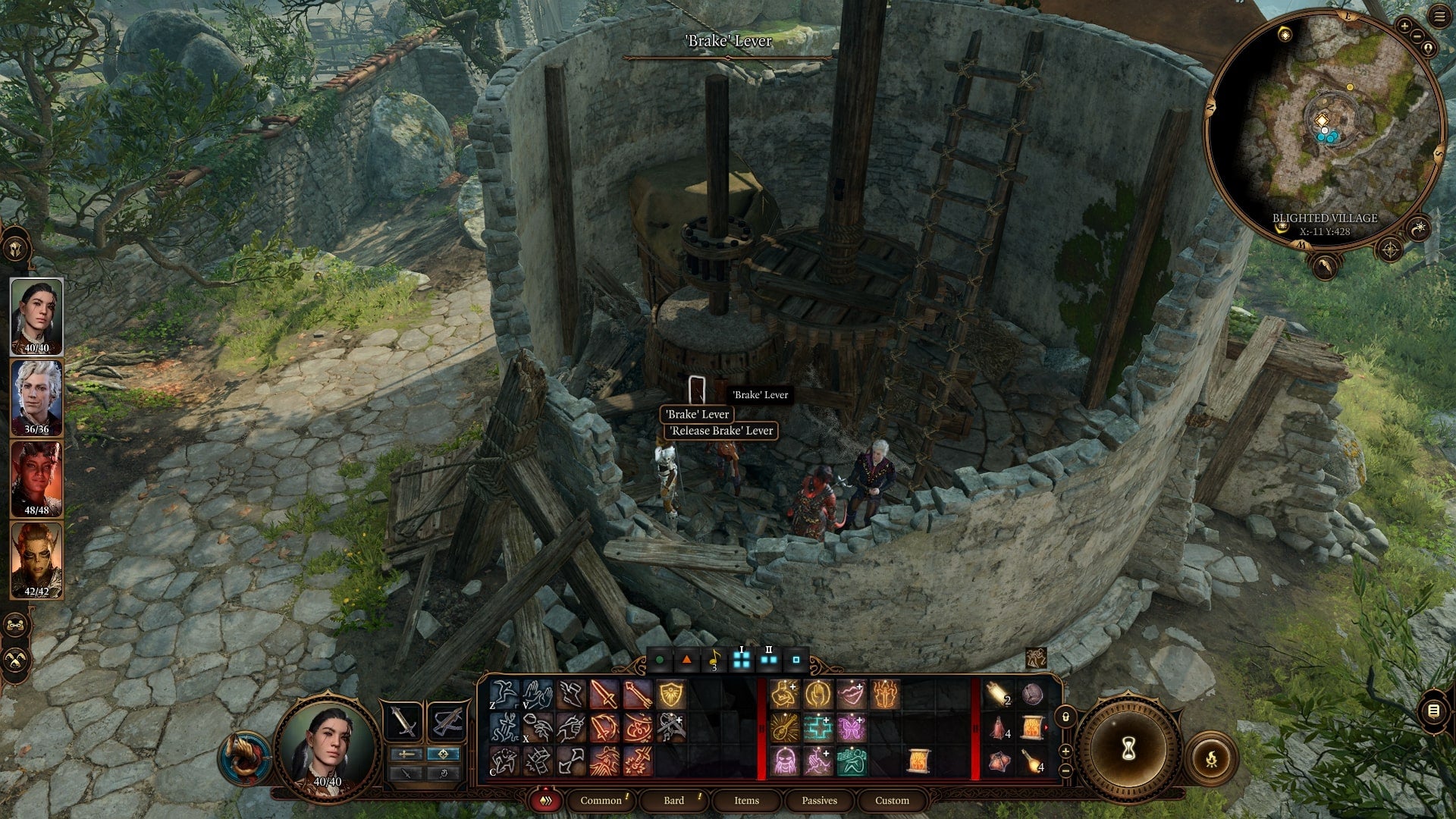Use the golden shield ability icon
This screenshot has height=819, width=1456.
pos(670,695)
